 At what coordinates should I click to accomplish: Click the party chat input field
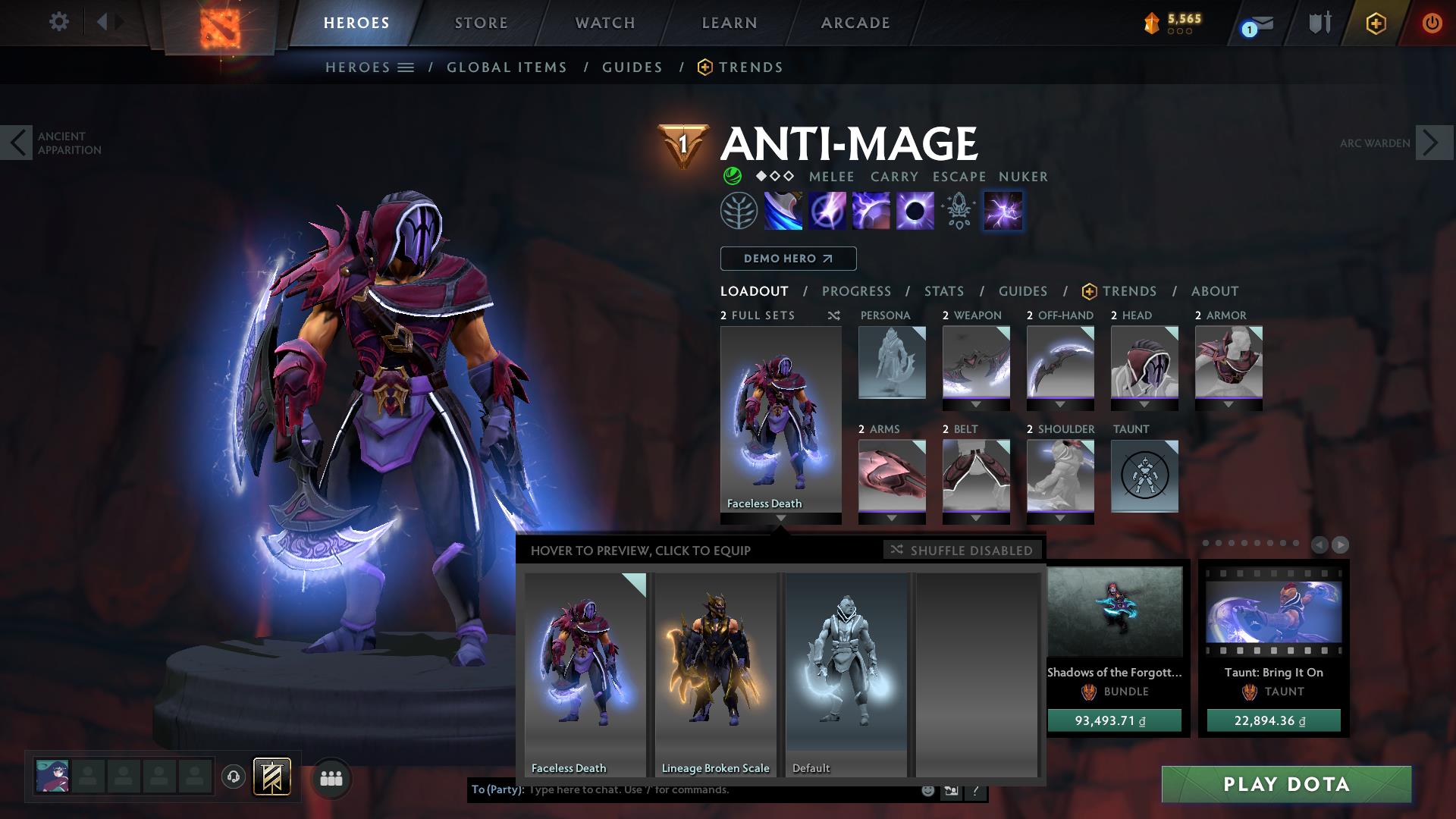click(720, 789)
